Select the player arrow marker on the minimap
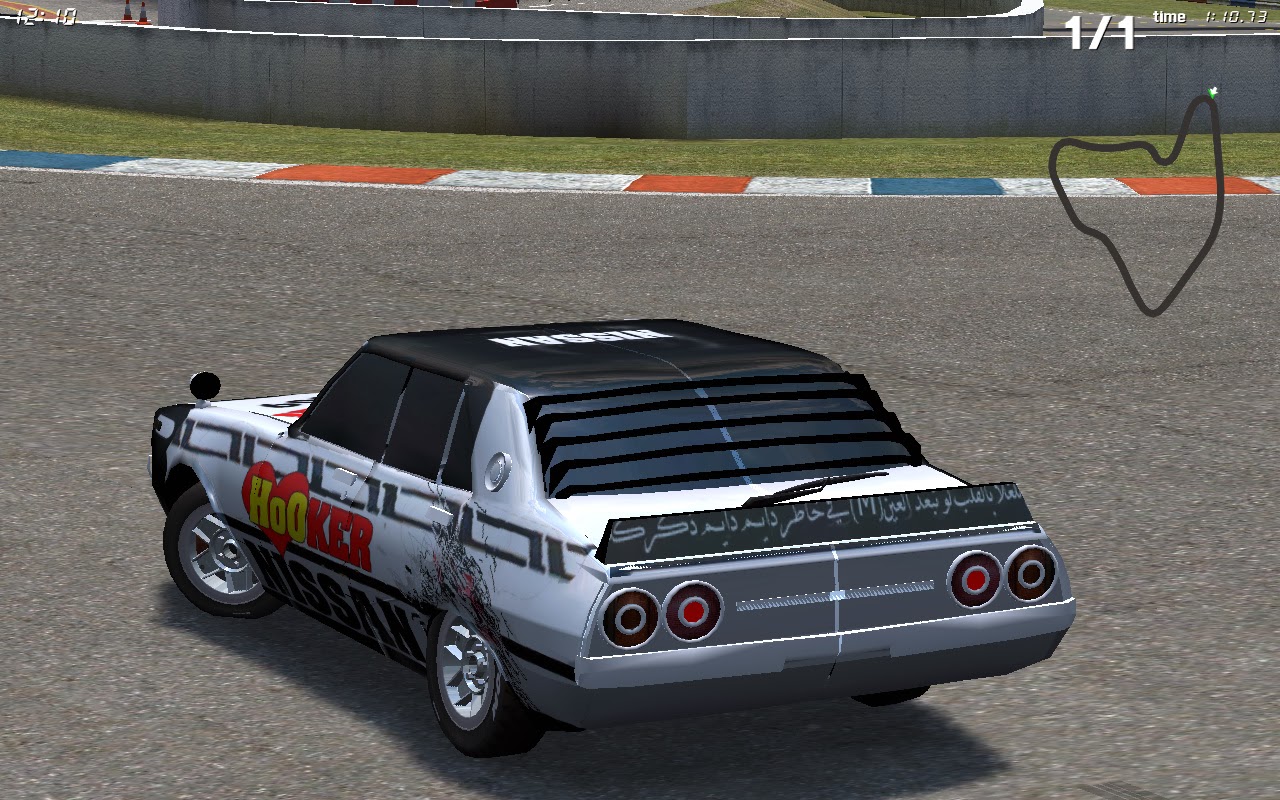Viewport: 1280px width, 800px height. click(x=1213, y=92)
